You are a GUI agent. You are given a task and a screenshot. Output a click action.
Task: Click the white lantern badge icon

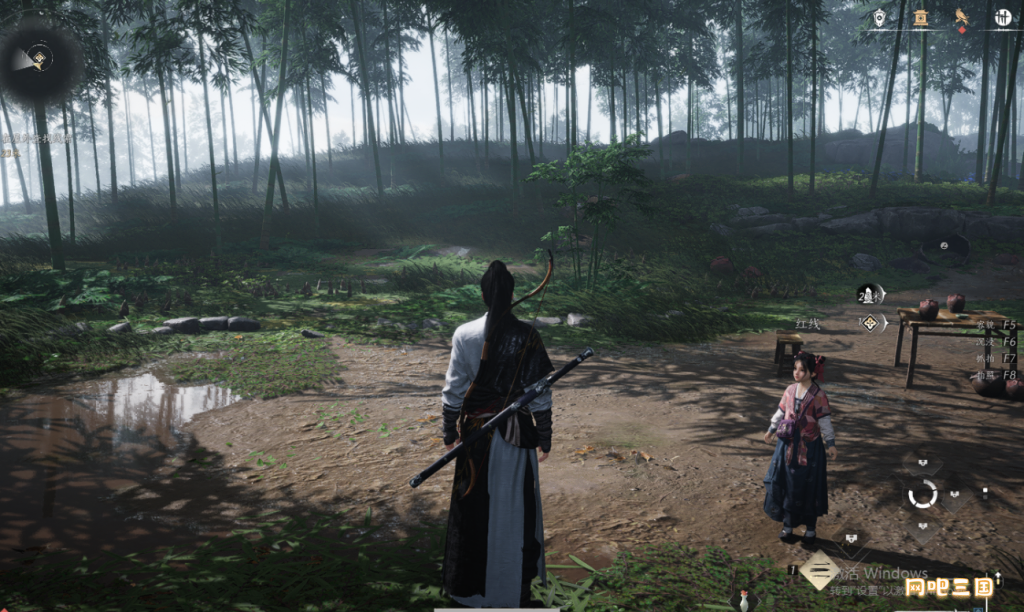pyautogui.click(x=879, y=17)
